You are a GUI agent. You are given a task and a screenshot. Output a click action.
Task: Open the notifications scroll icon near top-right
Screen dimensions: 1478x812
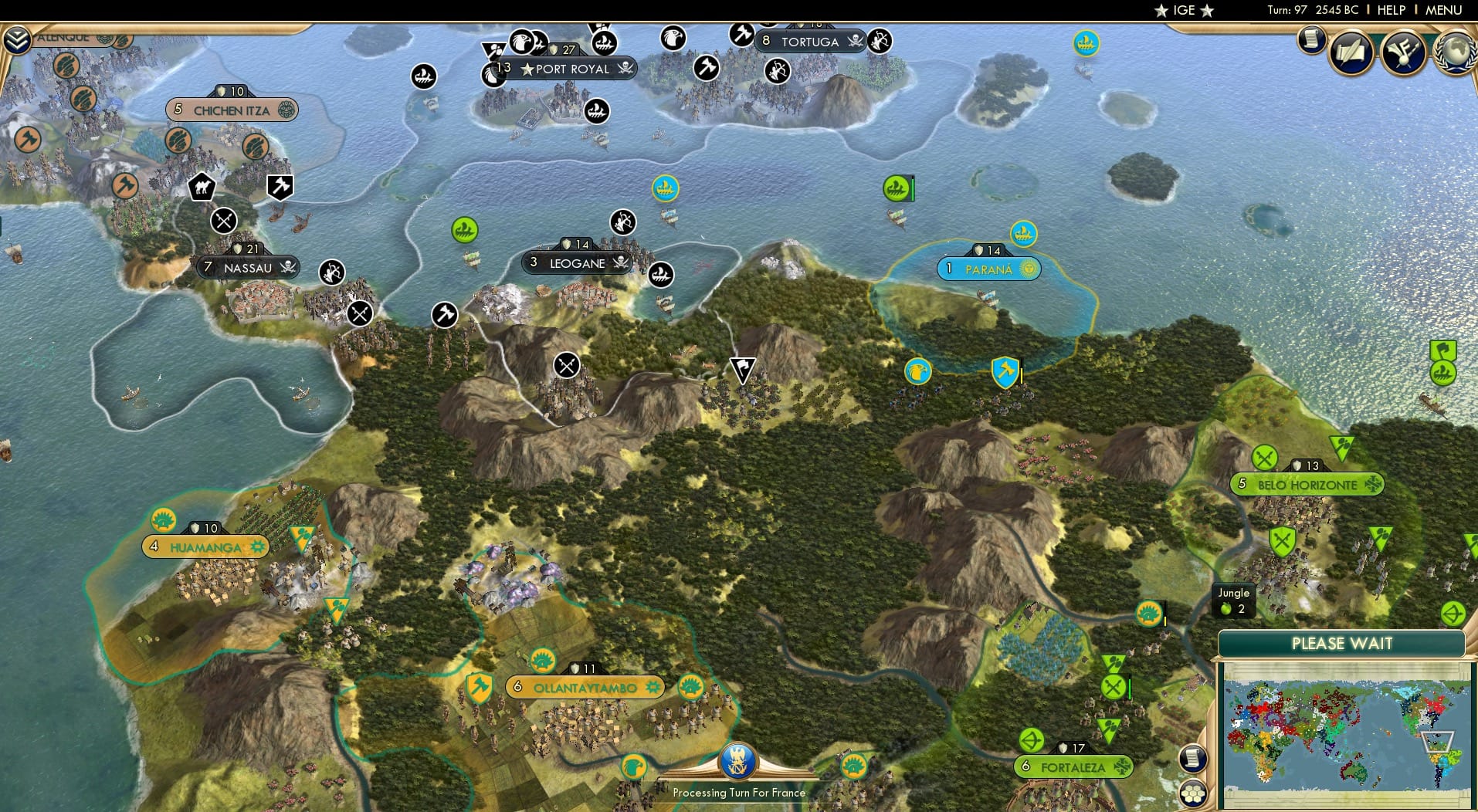[x=1310, y=41]
